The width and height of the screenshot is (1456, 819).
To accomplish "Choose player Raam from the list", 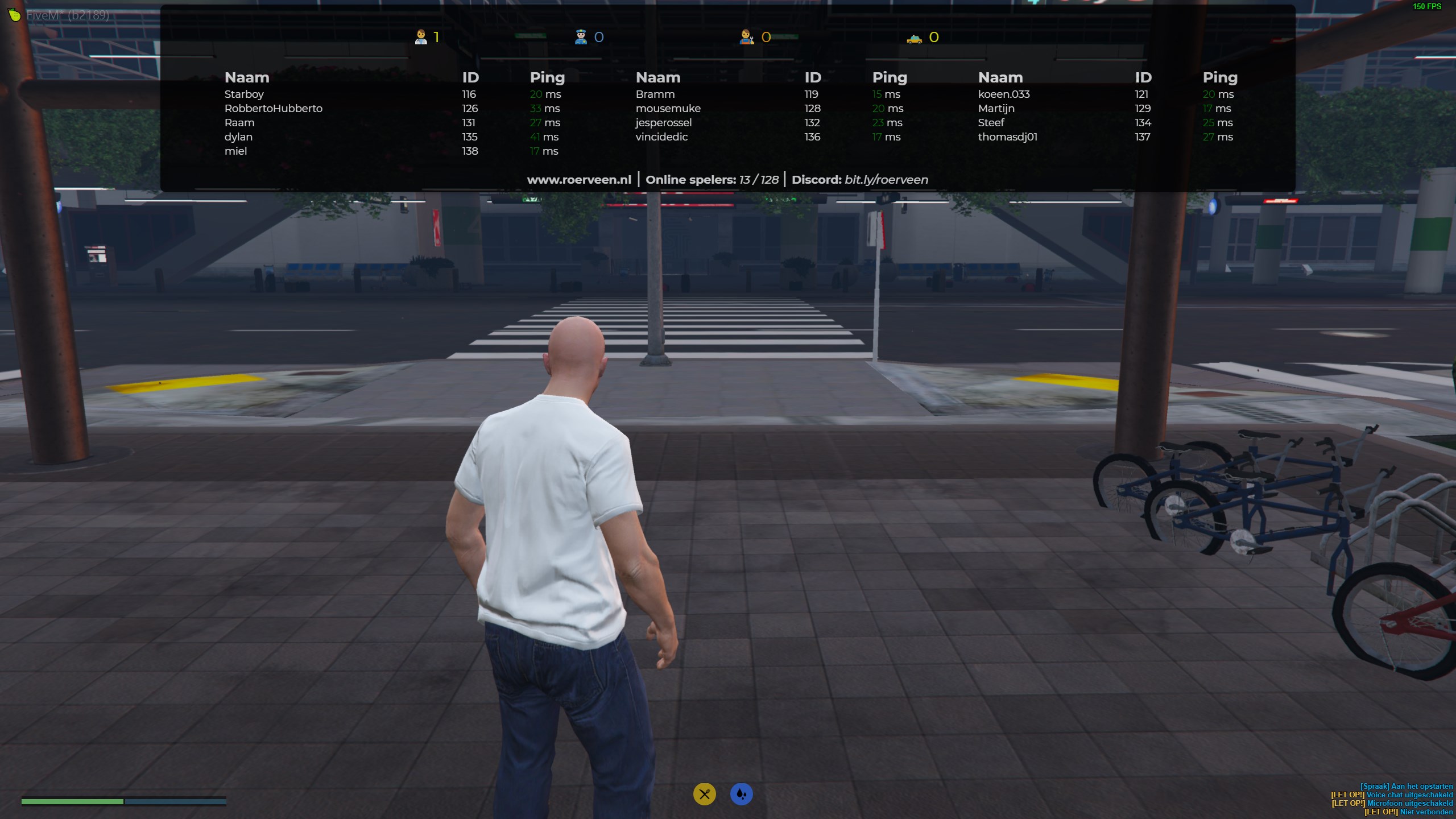I will pos(239,123).
